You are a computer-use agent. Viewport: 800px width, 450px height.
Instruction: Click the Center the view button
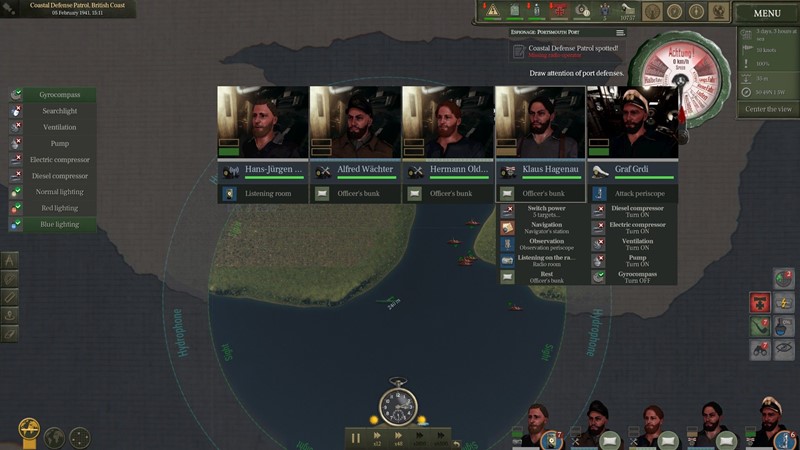[768, 109]
